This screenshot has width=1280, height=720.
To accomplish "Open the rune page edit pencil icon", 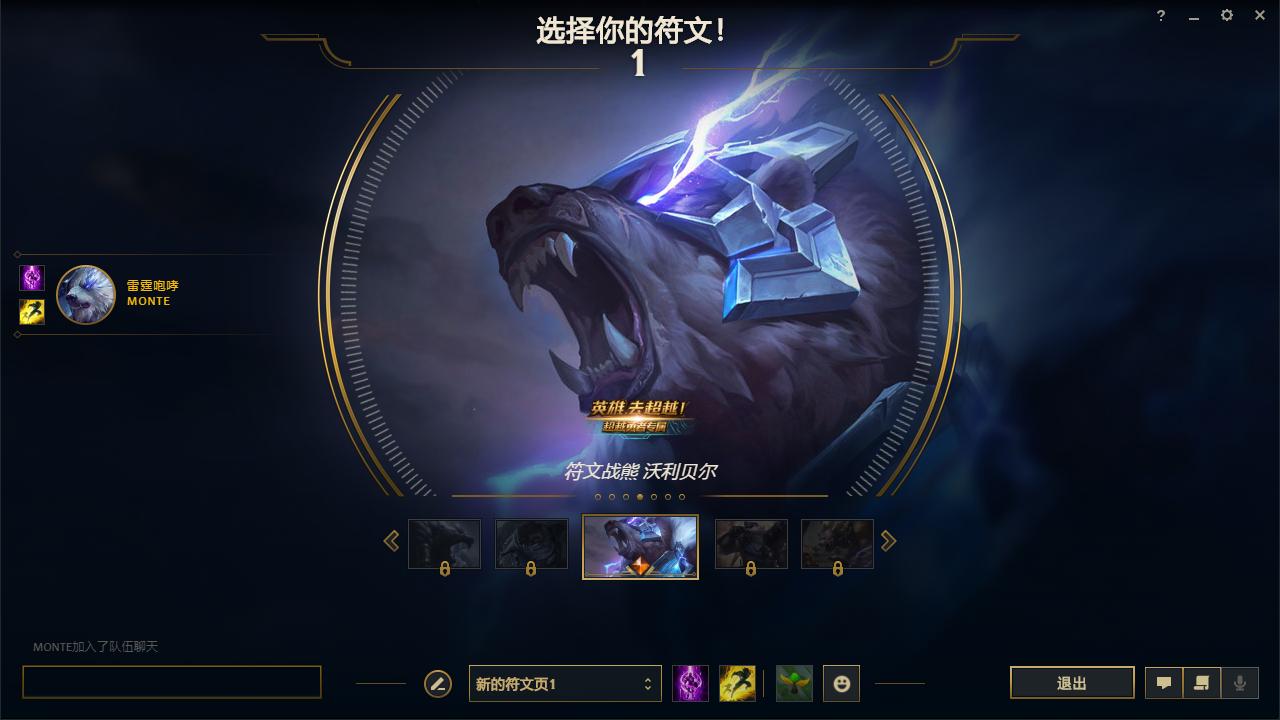I will click(x=436, y=683).
